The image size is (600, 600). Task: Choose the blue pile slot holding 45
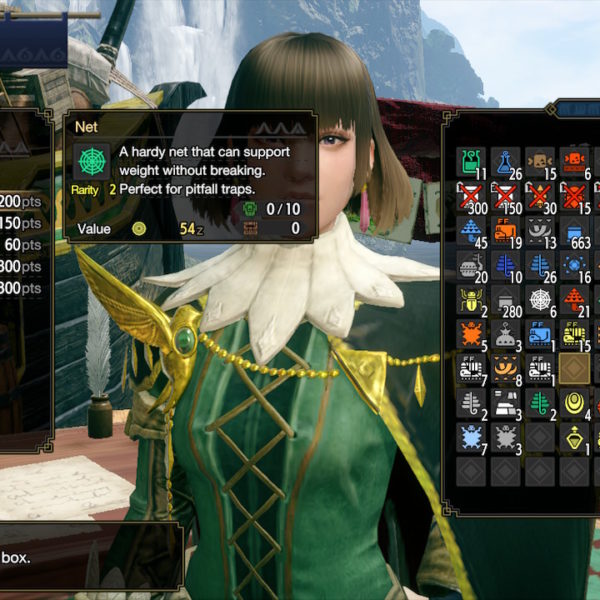click(x=471, y=231)
